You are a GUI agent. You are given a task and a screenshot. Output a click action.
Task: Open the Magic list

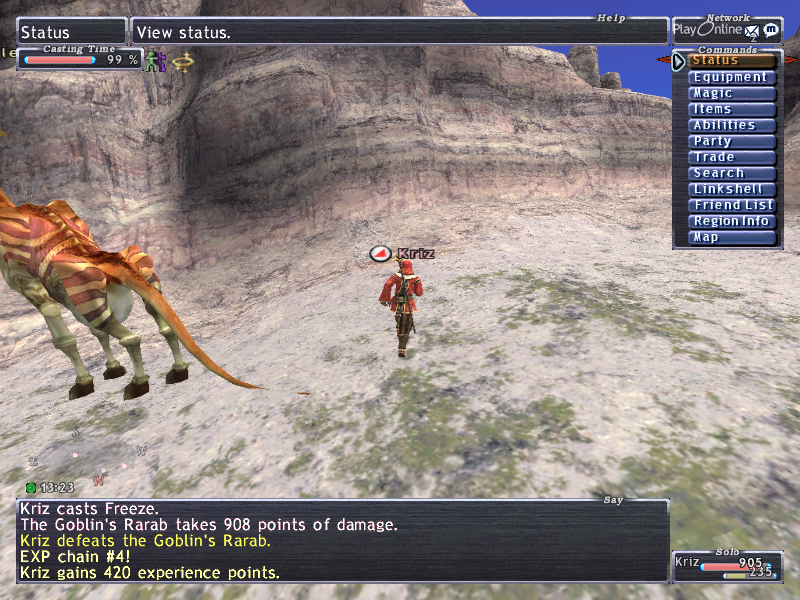point(733,93)
